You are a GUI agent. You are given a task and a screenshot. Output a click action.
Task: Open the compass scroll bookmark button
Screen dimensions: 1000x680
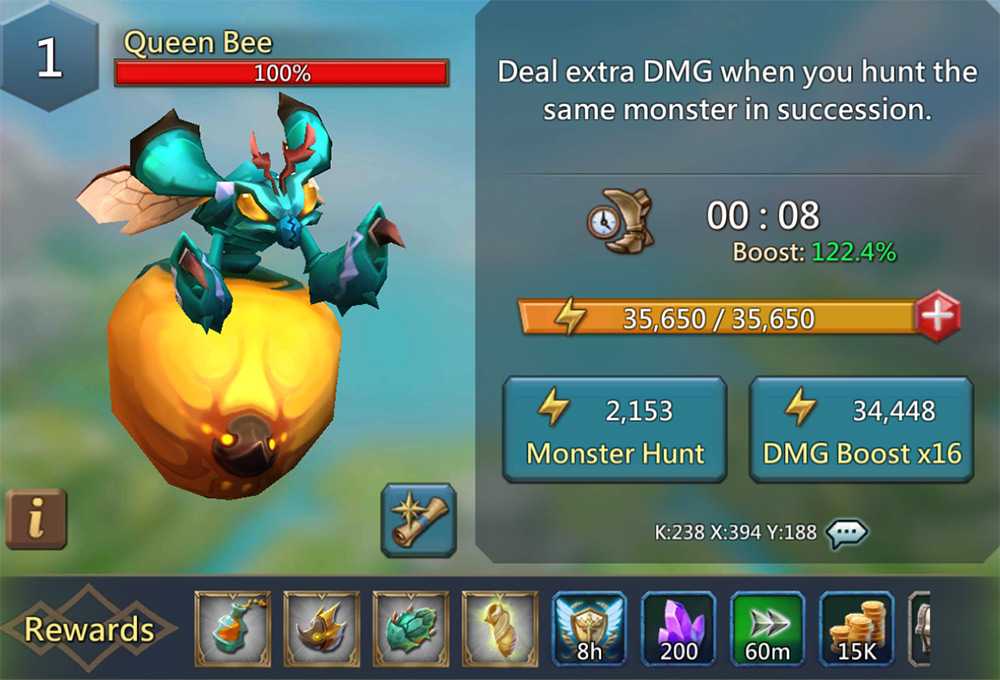pos(418,519)
